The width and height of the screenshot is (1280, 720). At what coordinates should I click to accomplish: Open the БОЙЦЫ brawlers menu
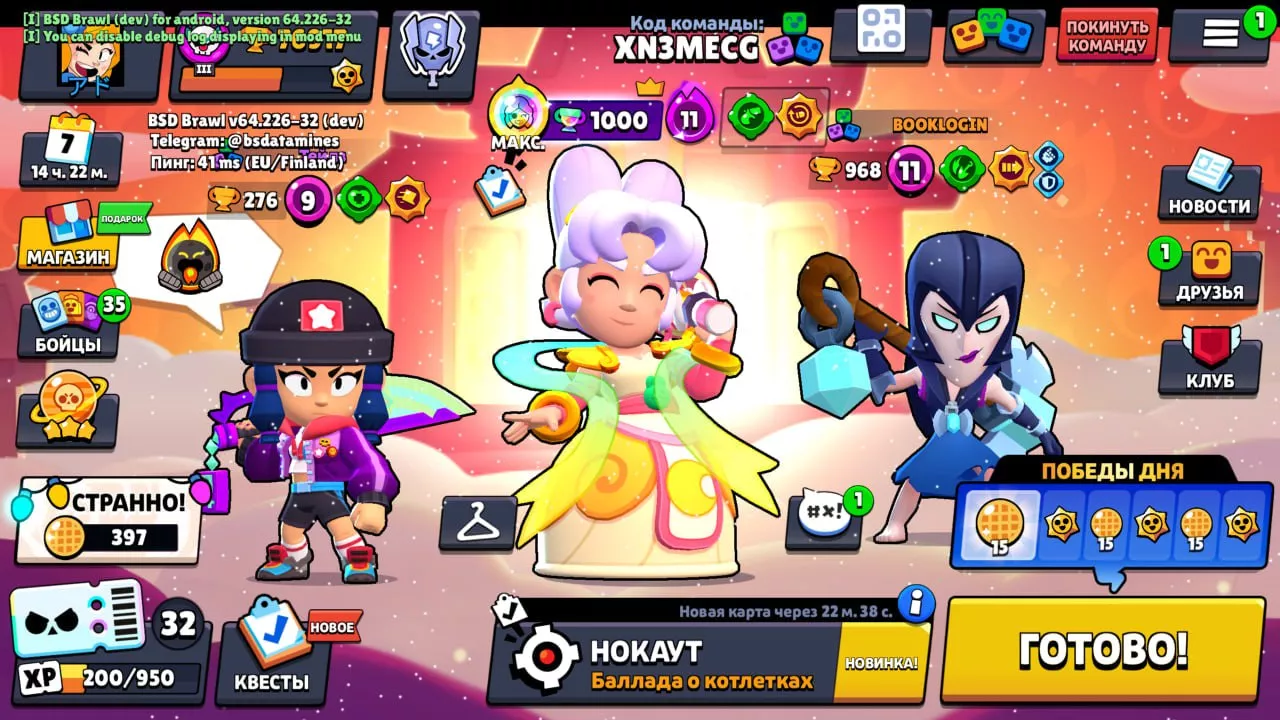pos(68,323)
